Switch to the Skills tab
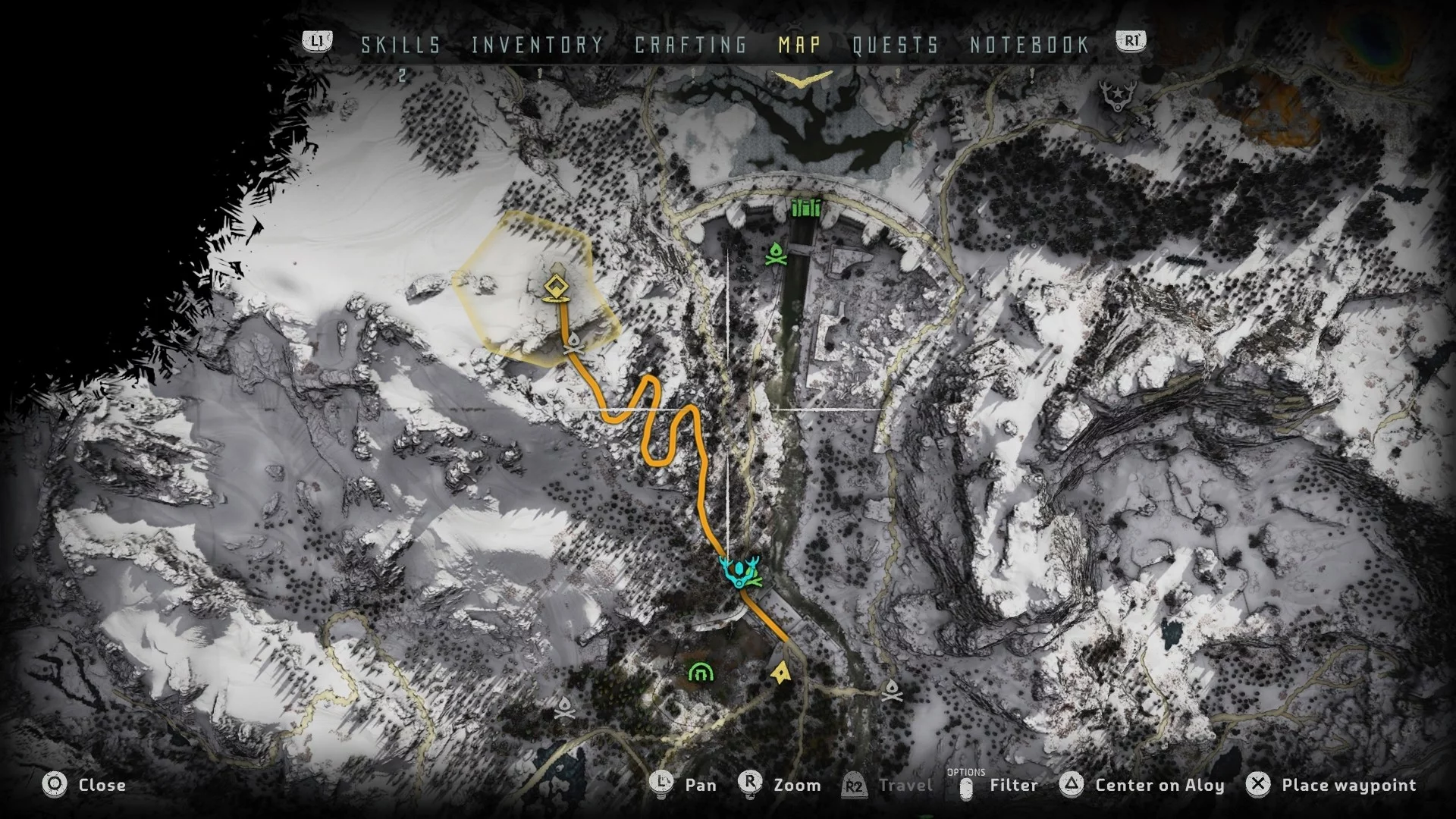This screenshot has width=1456, height=819. (x=400, y=45)
